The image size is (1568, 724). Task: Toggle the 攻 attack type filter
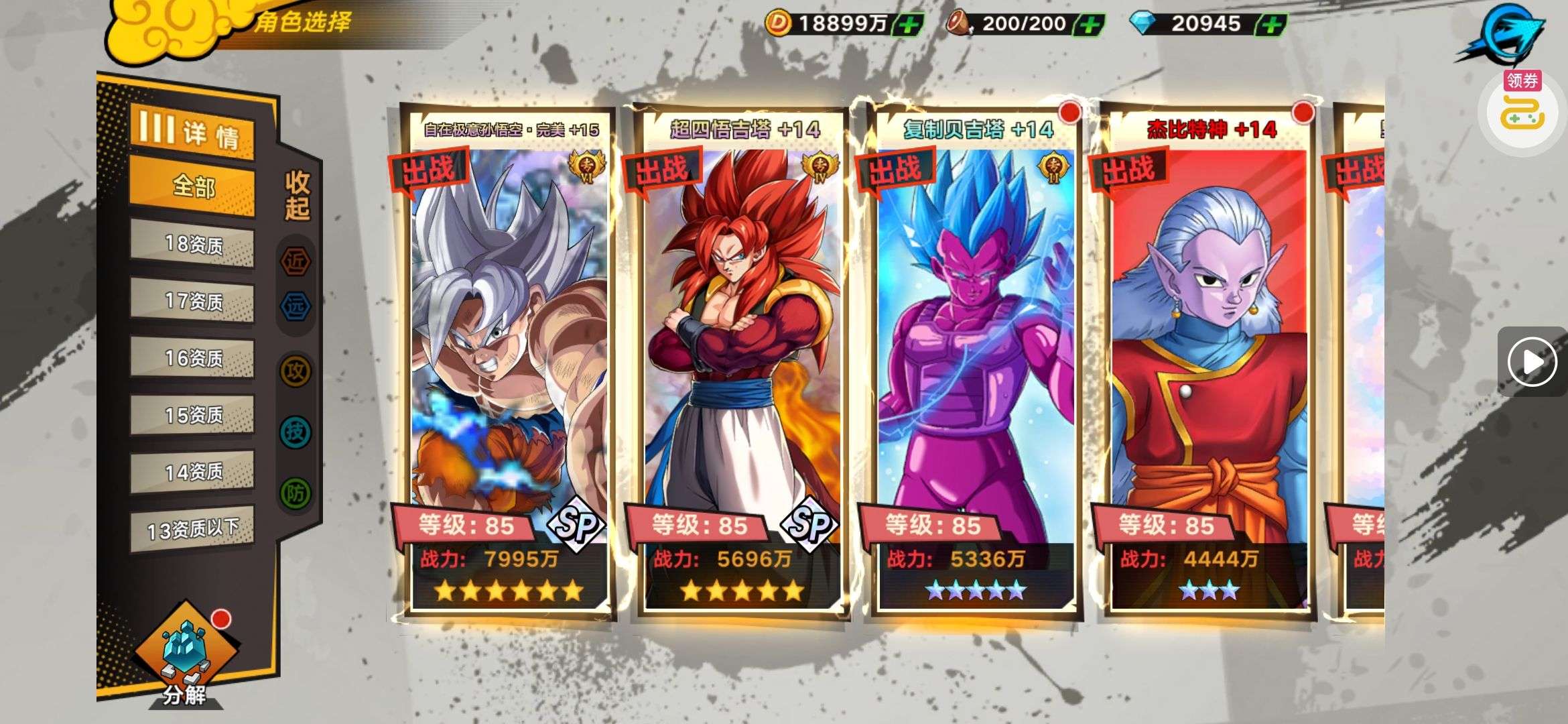pyautogui.click(x=296, y=371)
